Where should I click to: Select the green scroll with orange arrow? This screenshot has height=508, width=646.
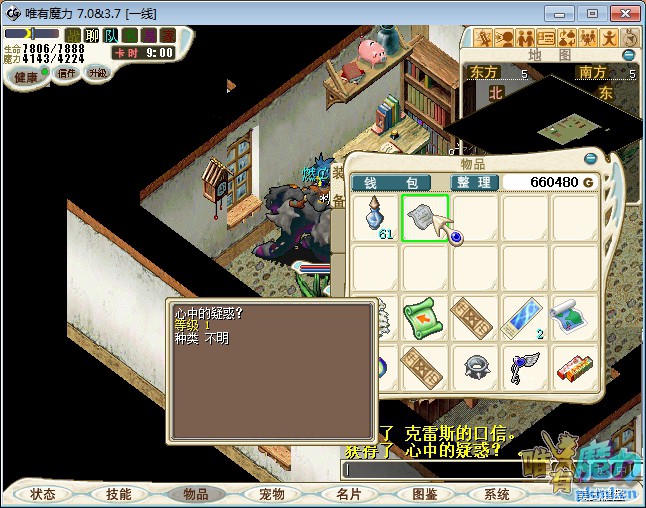click(x=425, y=318)
